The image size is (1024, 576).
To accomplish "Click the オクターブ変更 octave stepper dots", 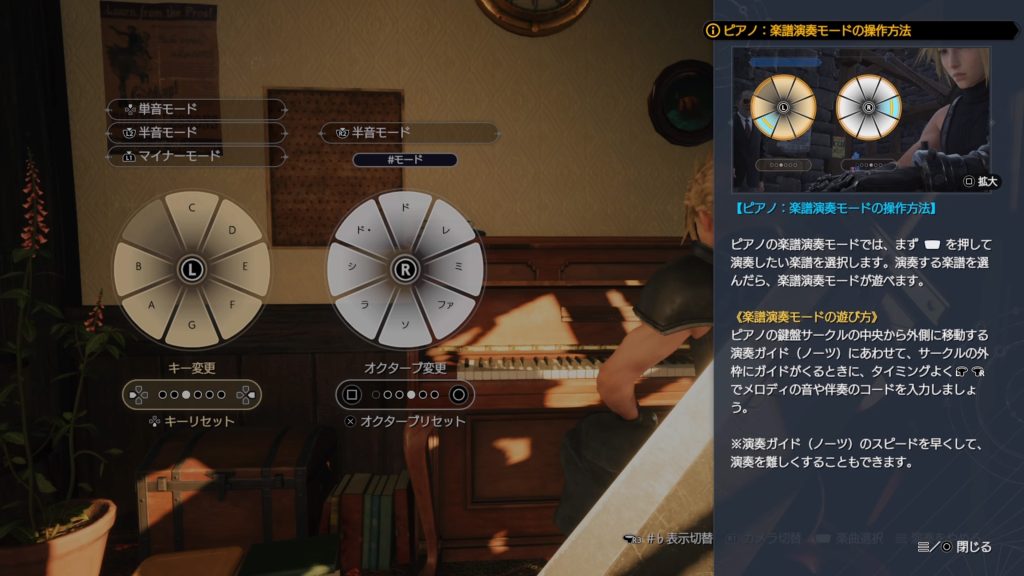I will coord(405,395).
